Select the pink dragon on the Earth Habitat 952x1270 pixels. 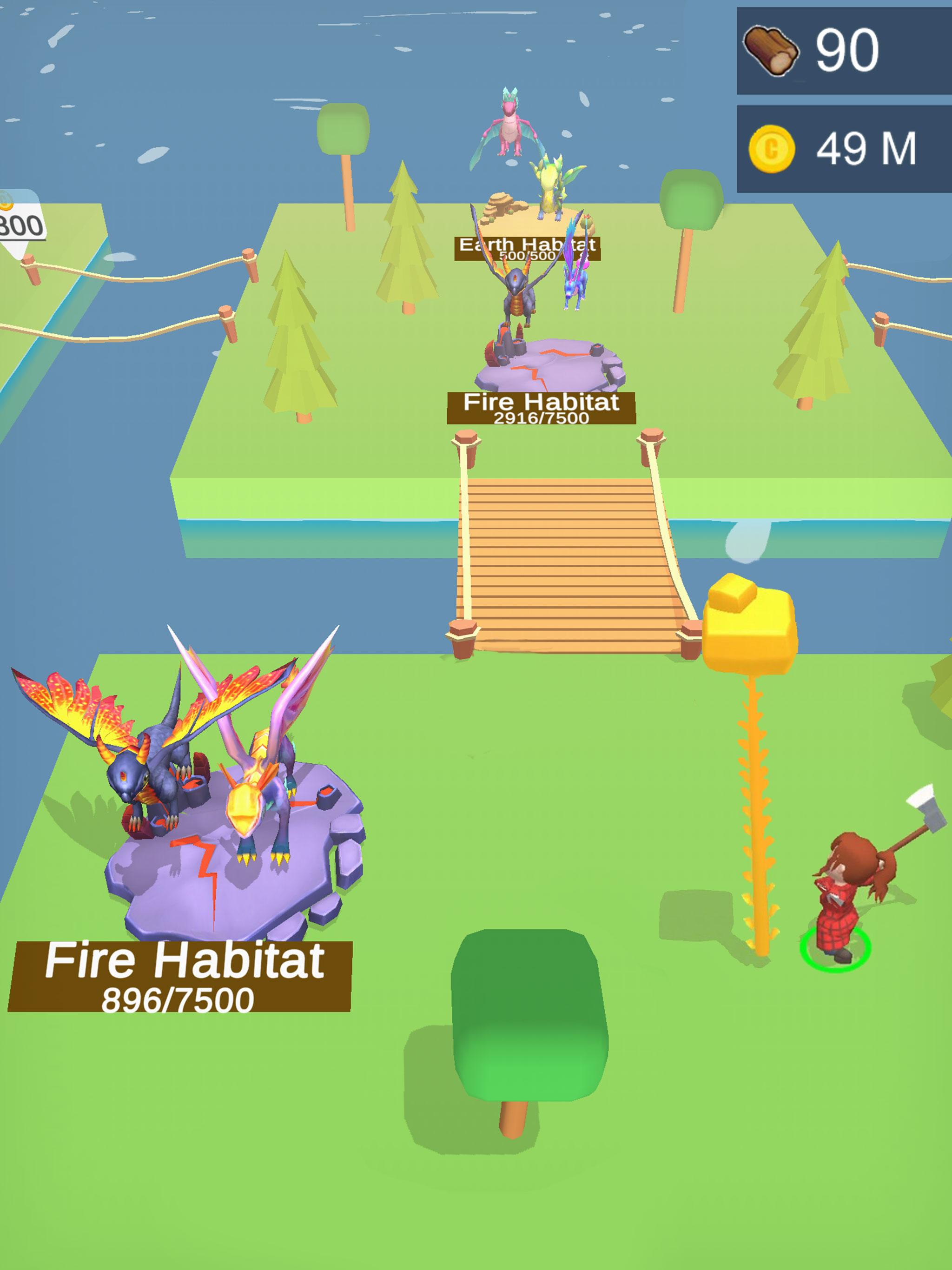511,126
